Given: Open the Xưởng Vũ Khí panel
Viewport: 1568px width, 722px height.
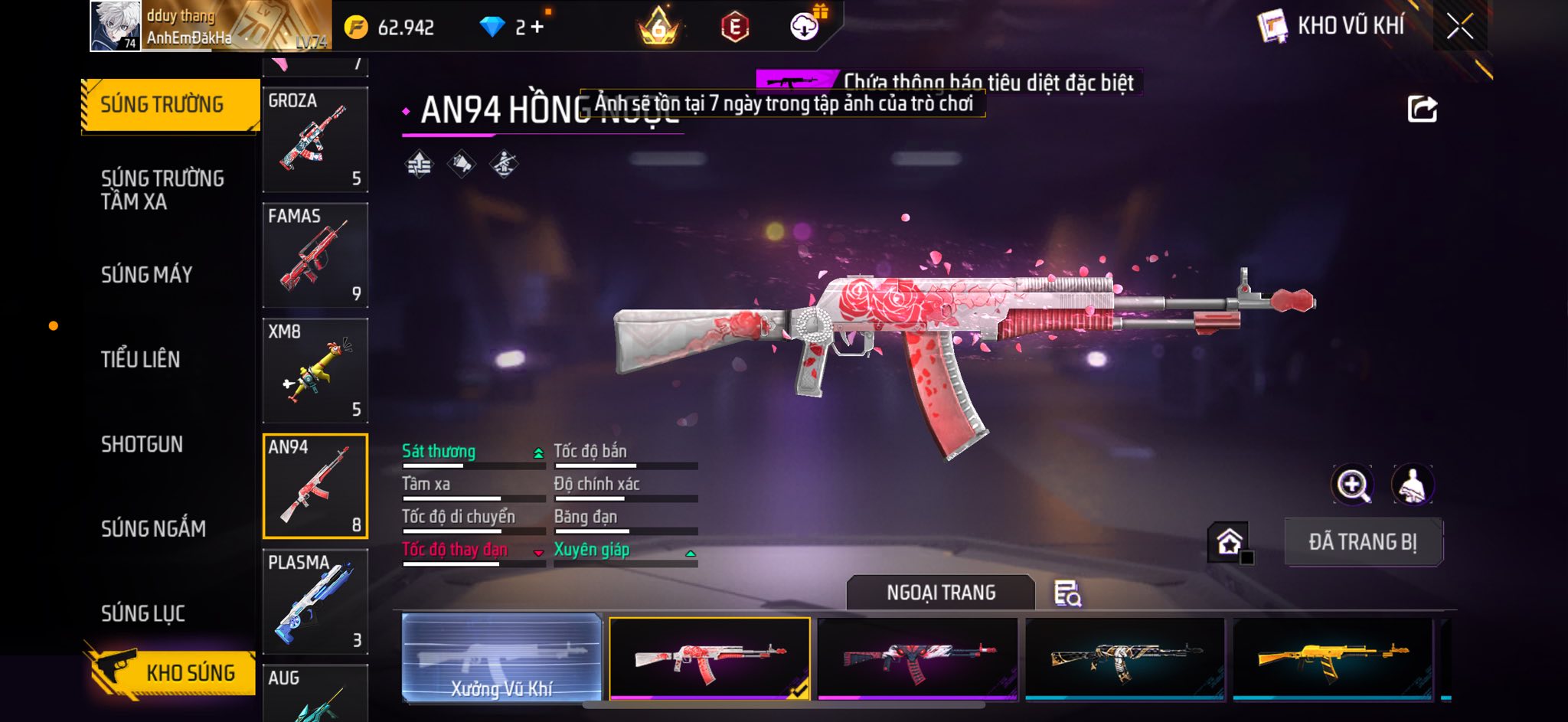Looking at the screenshot, I should (501, 658).
